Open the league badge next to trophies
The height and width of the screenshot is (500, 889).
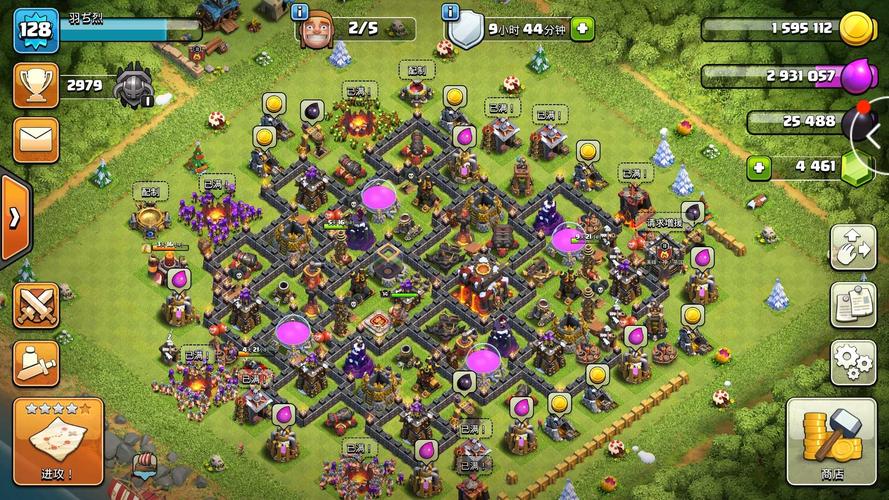tap(133, 86)
